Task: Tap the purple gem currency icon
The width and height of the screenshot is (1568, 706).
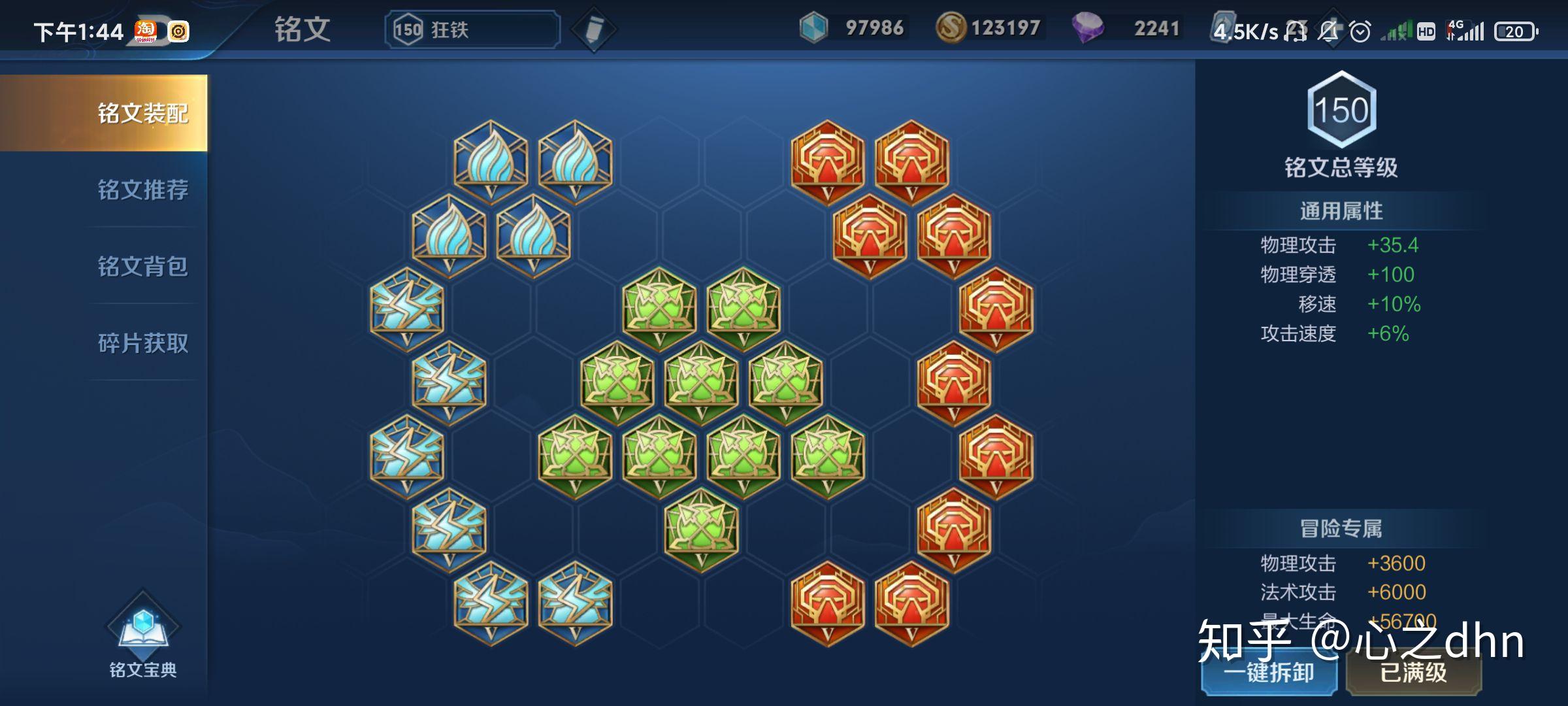Action: [1087, 28]
